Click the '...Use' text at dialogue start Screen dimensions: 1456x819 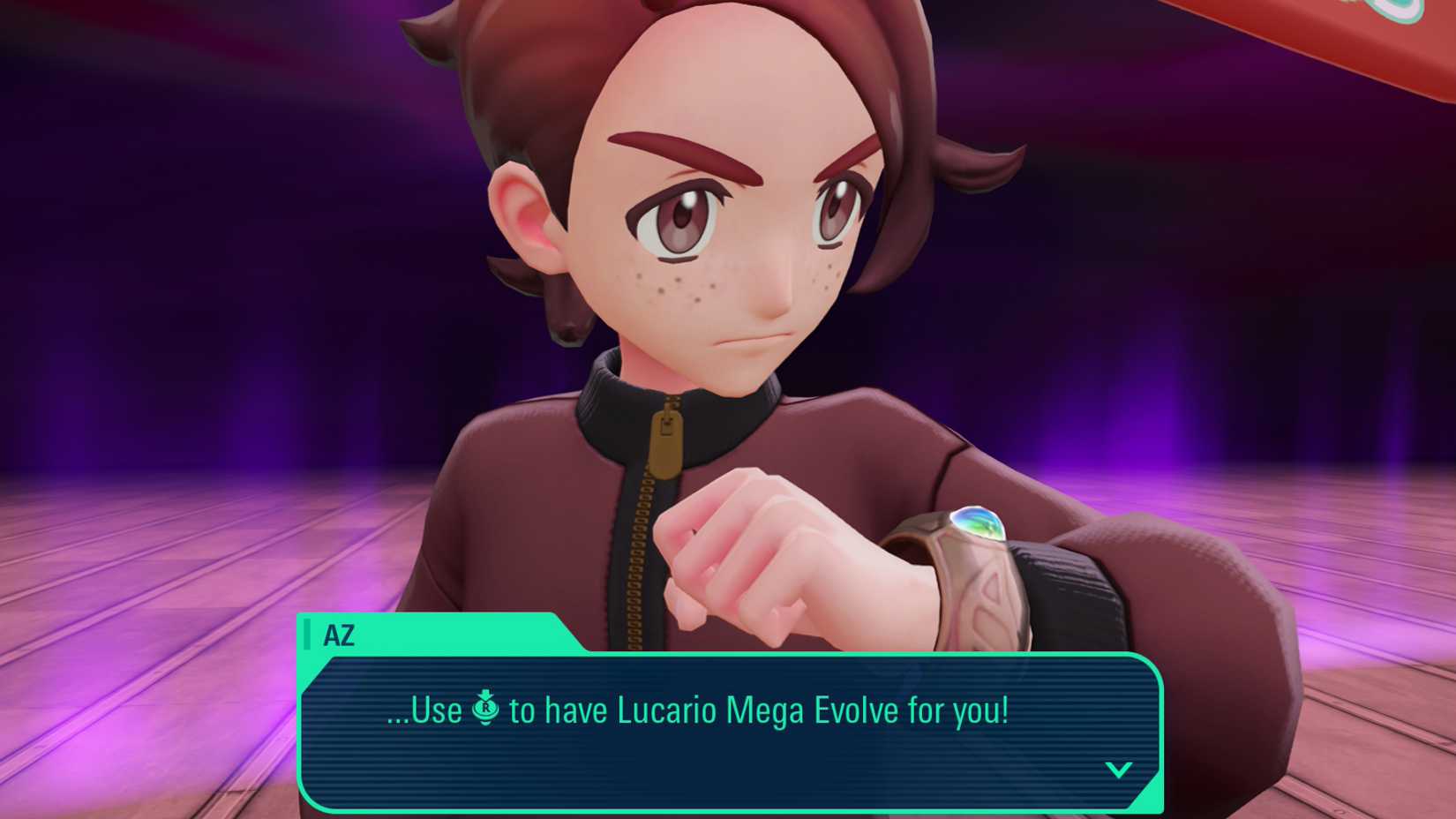coord(424,709)
